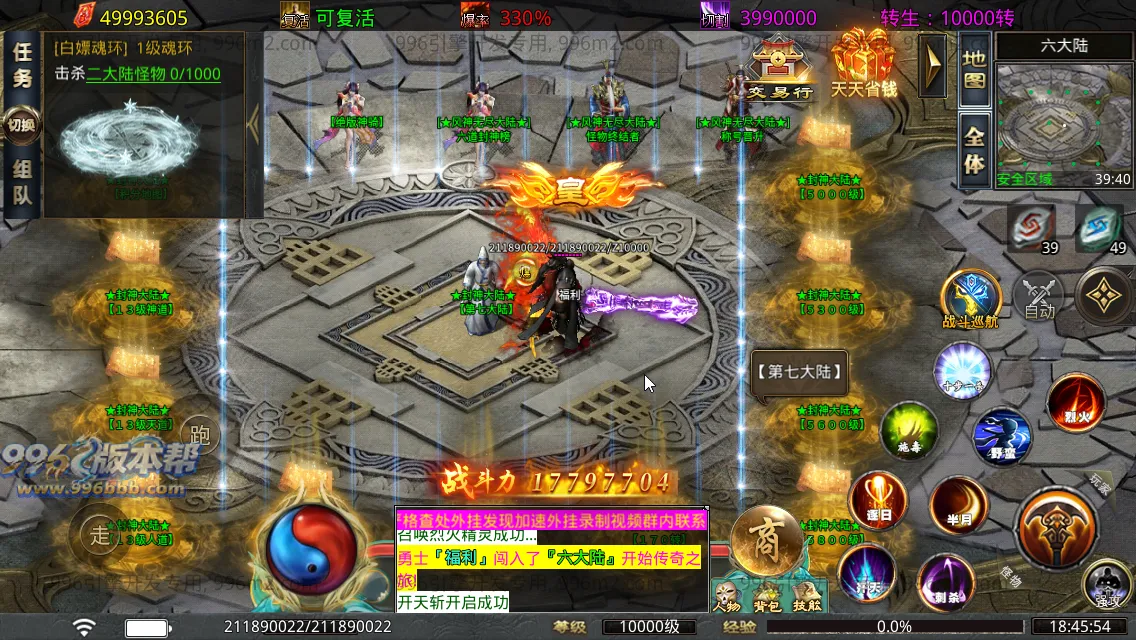Open the 背包 backpack

767,596
